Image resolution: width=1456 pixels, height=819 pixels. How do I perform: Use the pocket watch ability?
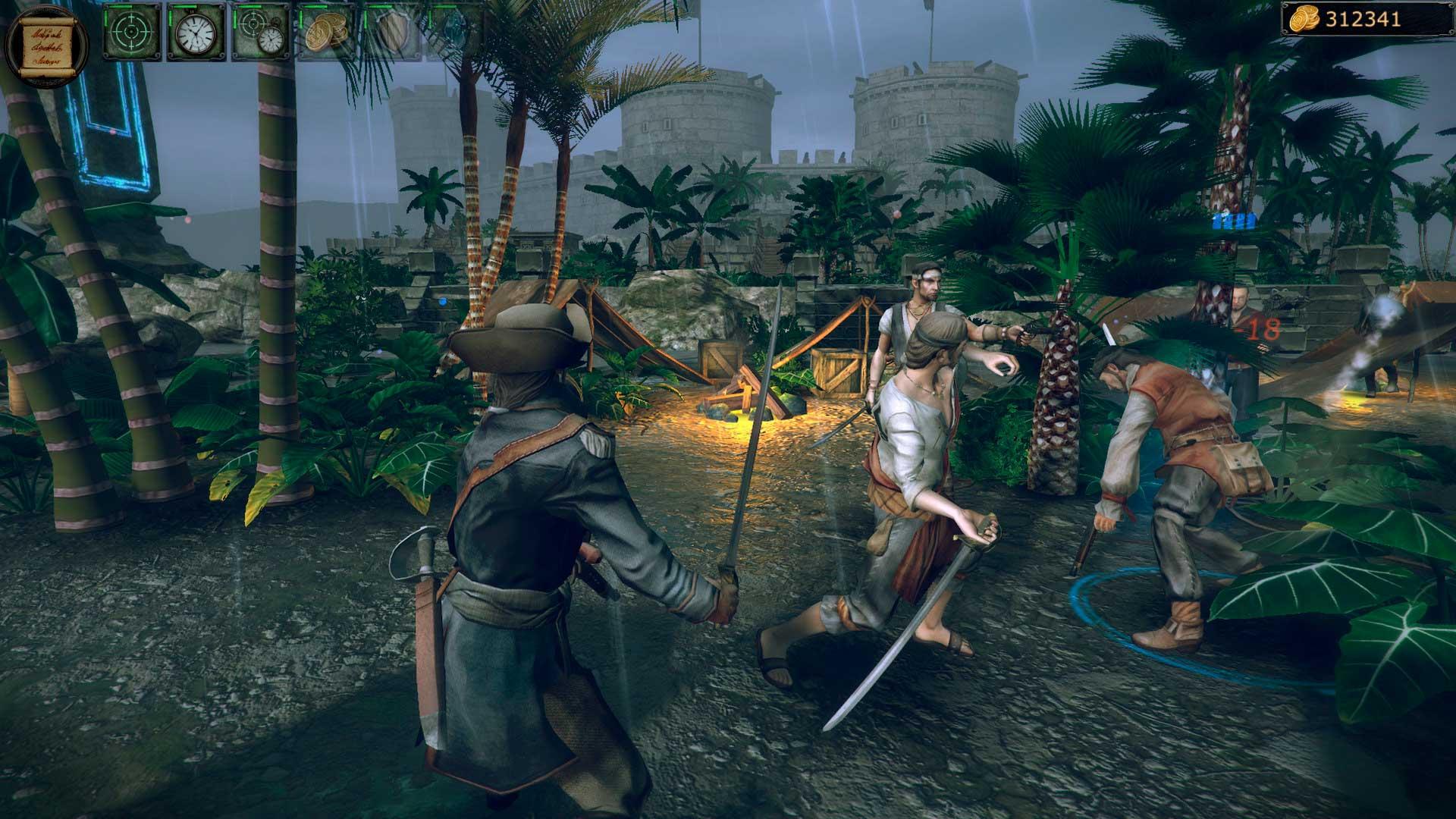point(196,33)
